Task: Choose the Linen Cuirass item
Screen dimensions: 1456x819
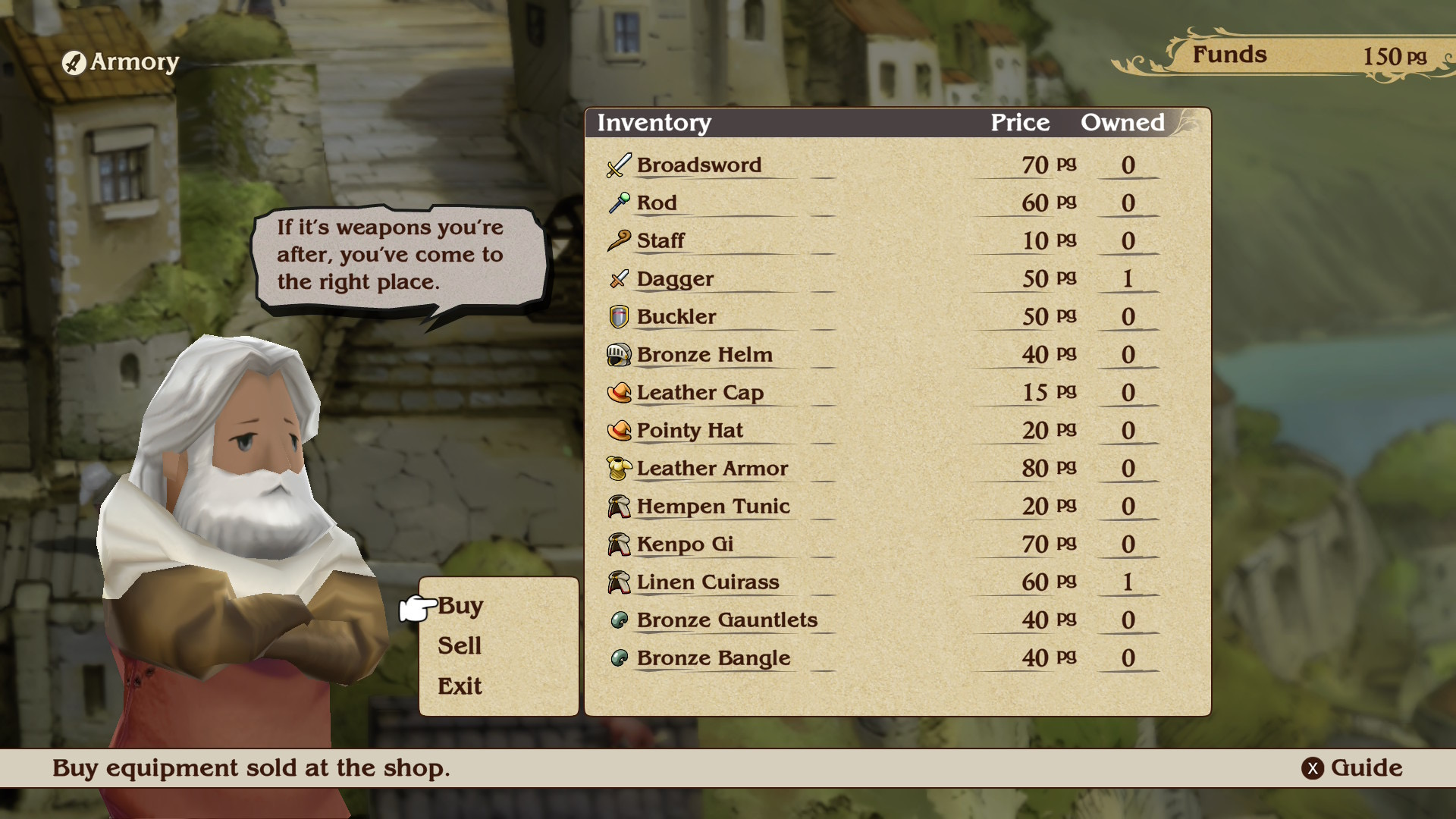Action: coord(708,582)
